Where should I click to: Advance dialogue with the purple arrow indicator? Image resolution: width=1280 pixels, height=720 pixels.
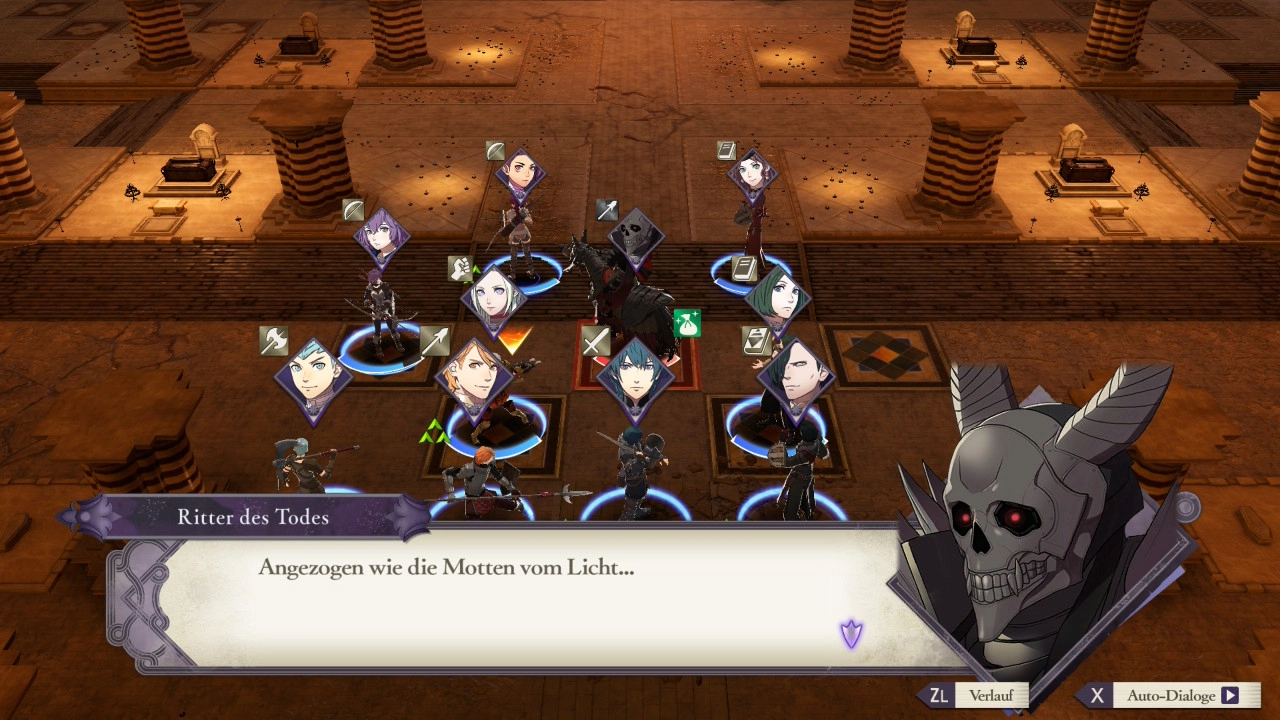pyautogui.click(x=851, y=633)
